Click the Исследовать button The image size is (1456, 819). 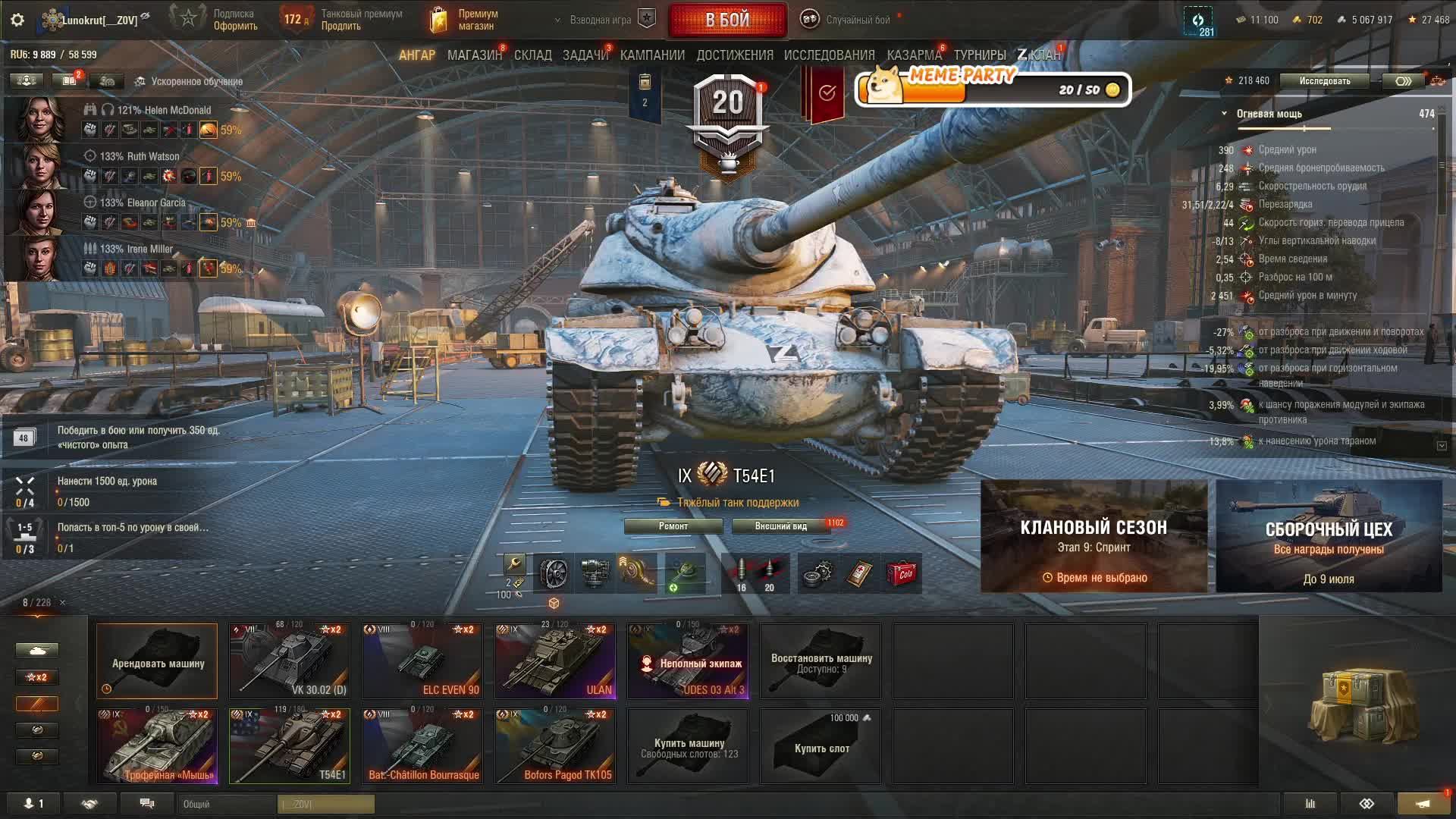click(1324, 81)
